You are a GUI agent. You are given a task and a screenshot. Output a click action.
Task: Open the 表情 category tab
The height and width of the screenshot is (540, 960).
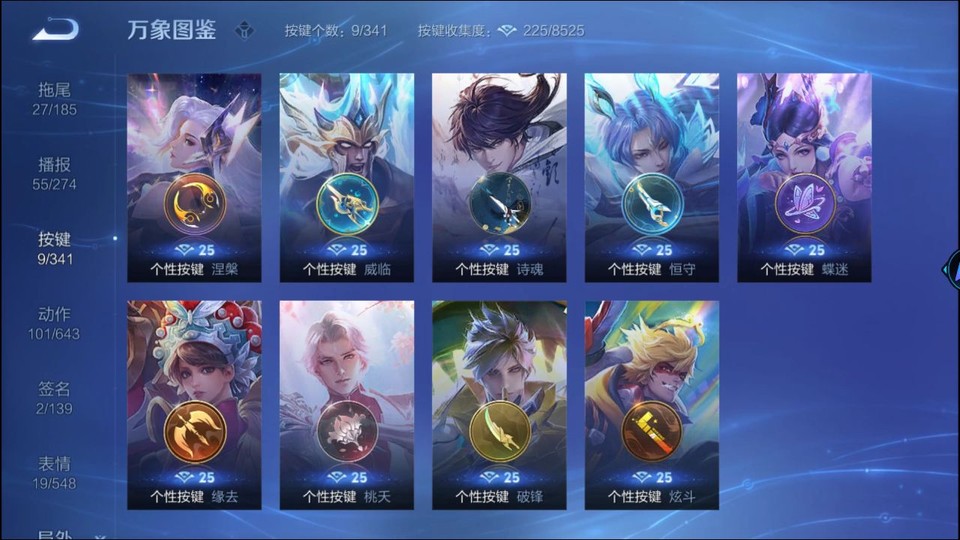[55, 473]
